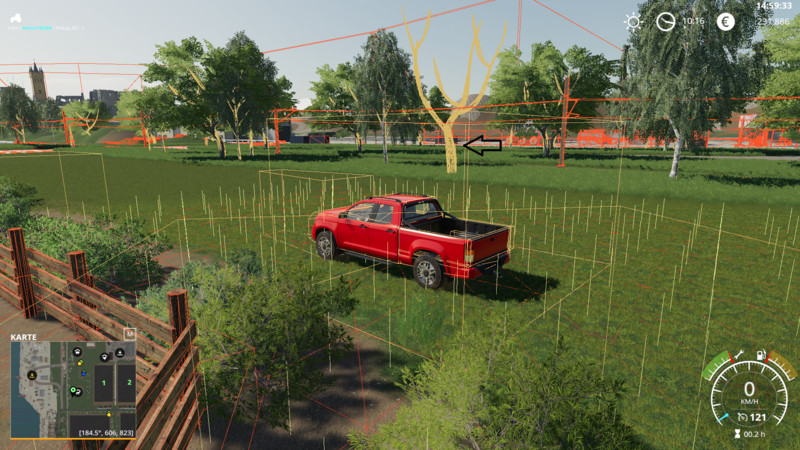800x450 pixels.
Task: Click the sun weather icon
Action: [x=633, y=21]
